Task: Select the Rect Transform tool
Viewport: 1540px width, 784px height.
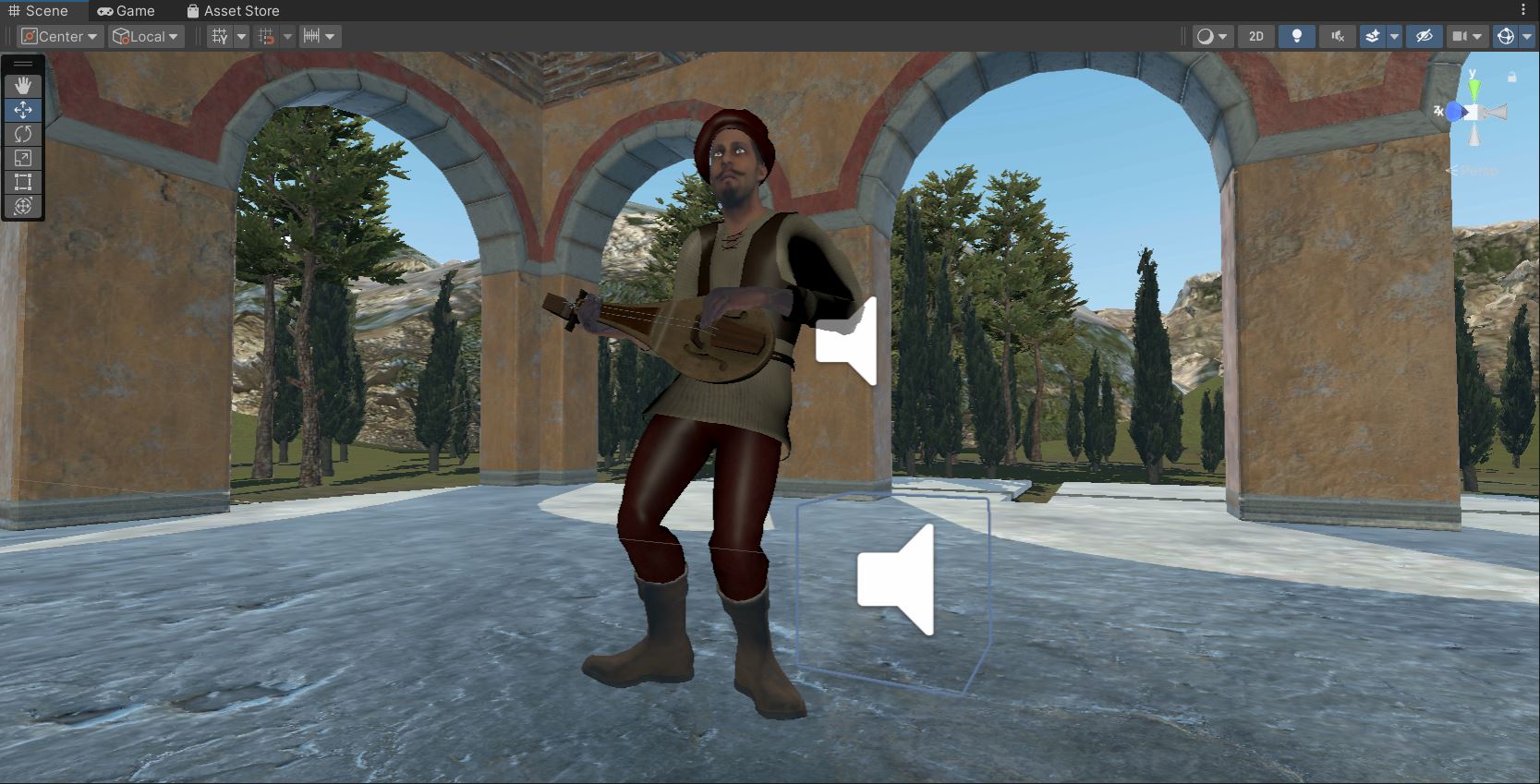Action: pos(22,181)
